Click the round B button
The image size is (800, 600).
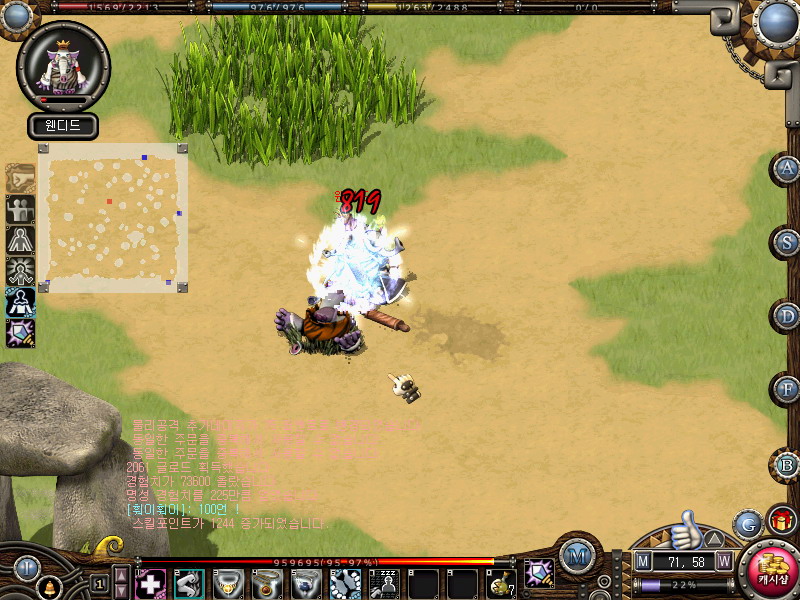click(x=788, y=464)
